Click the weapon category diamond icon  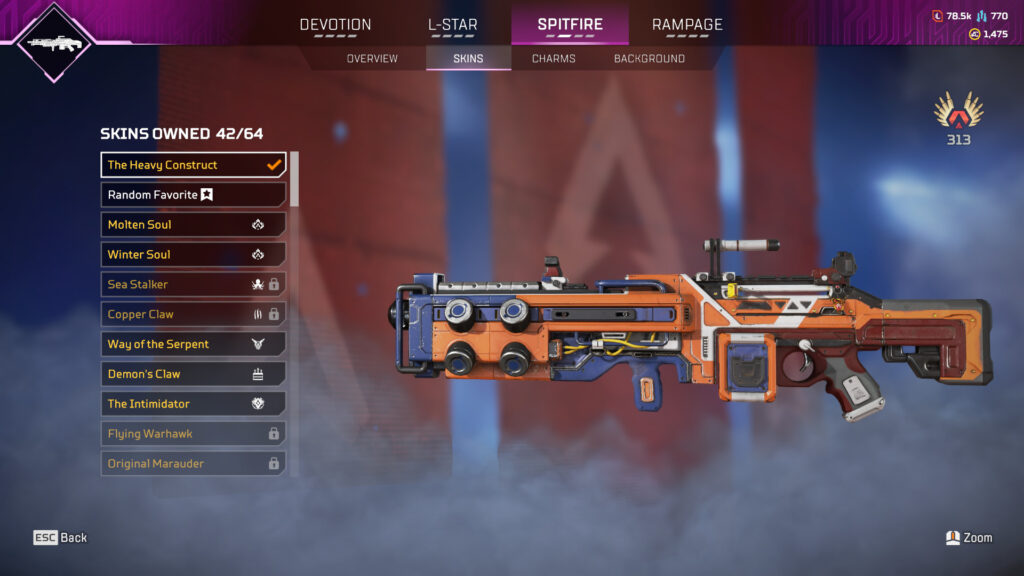click(54, 42)
